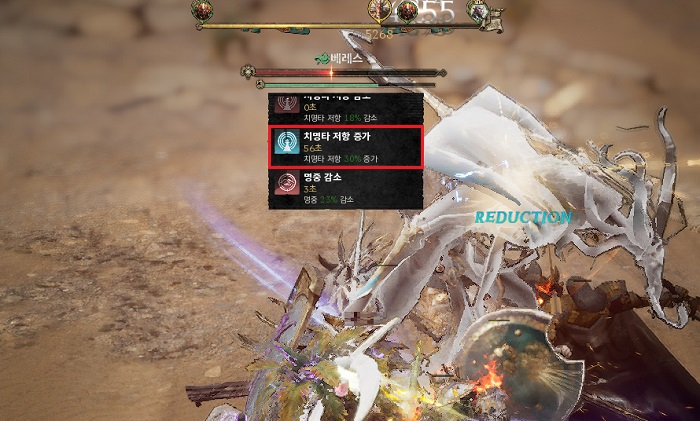This screenshot has height=421, width=700.
Task: Select the 명중 감소 debuff entry
Action: click(347, 188)
